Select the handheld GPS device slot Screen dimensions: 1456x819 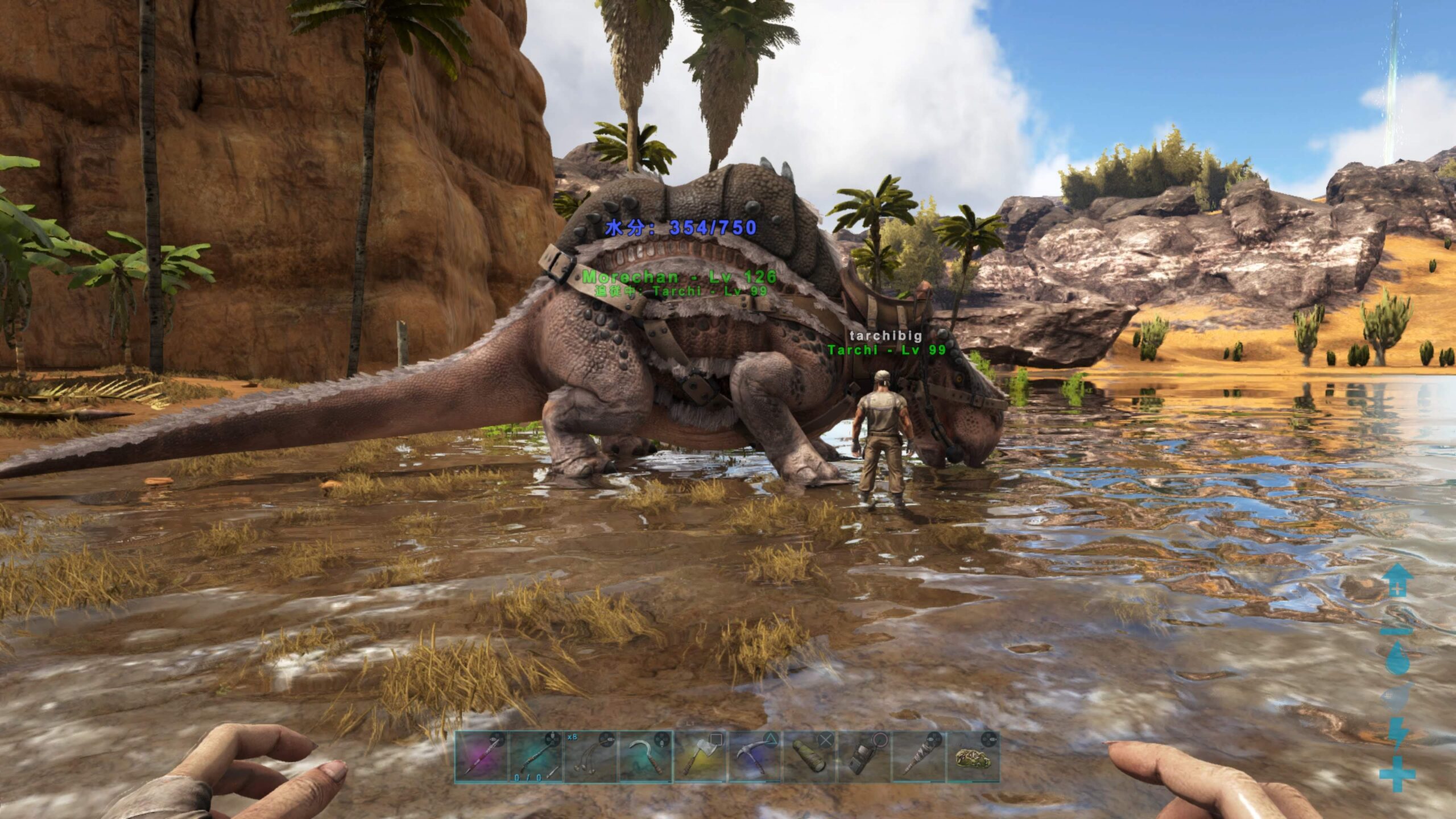[x=863, y=756]
